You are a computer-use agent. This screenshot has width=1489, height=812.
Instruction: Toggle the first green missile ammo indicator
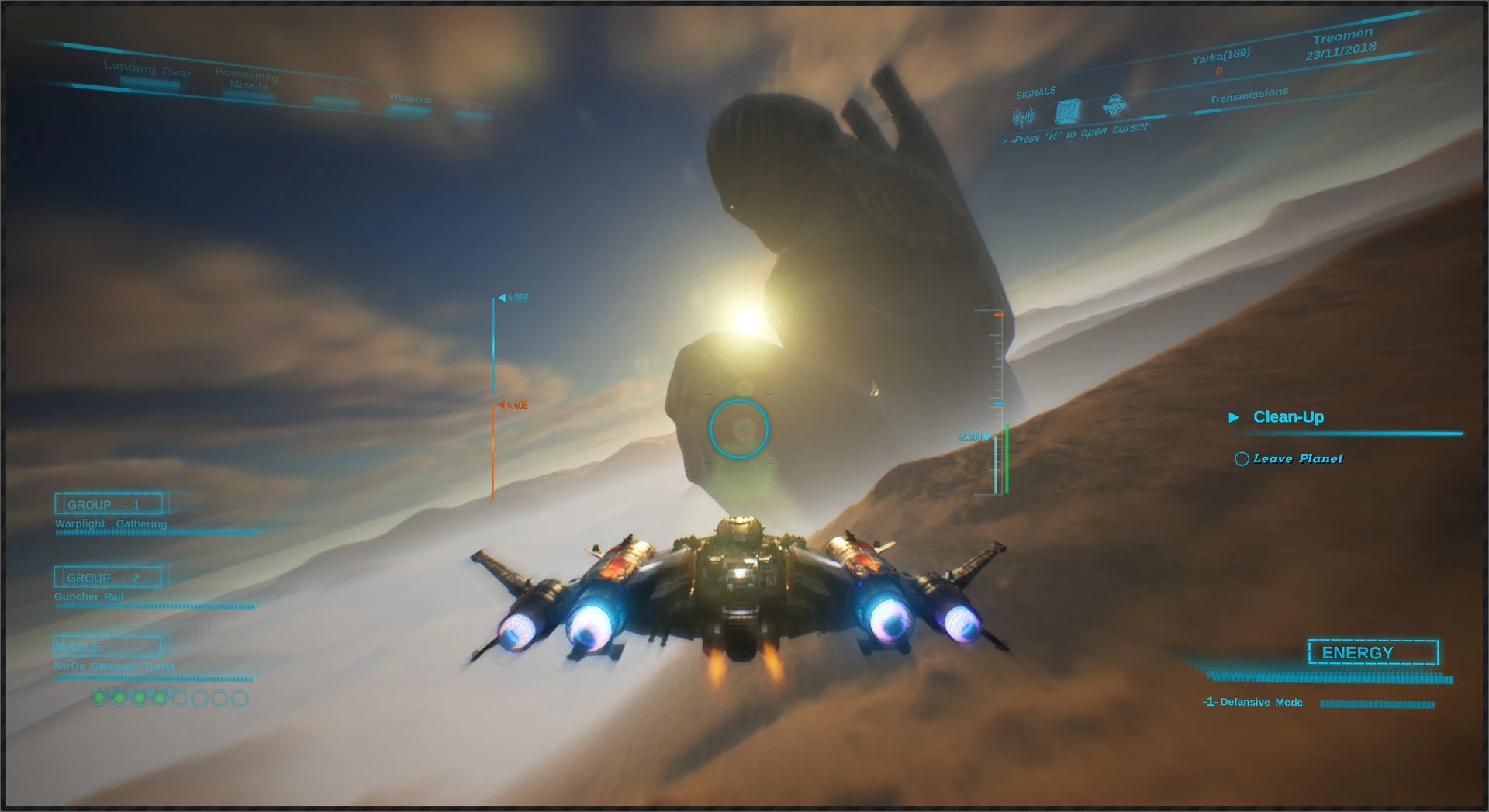click(x=99, y=696)
